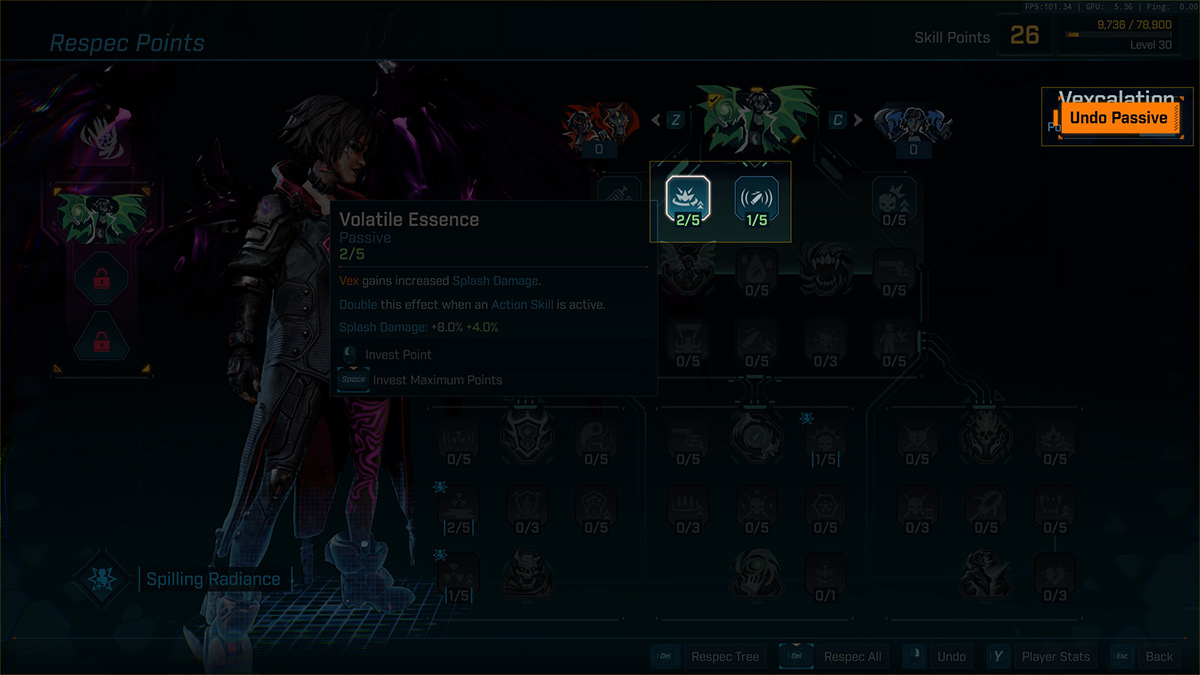The width and height of the screenshot is (1200, 675).
Task: Select the green winged action skill slot
Action: (101, 213)
